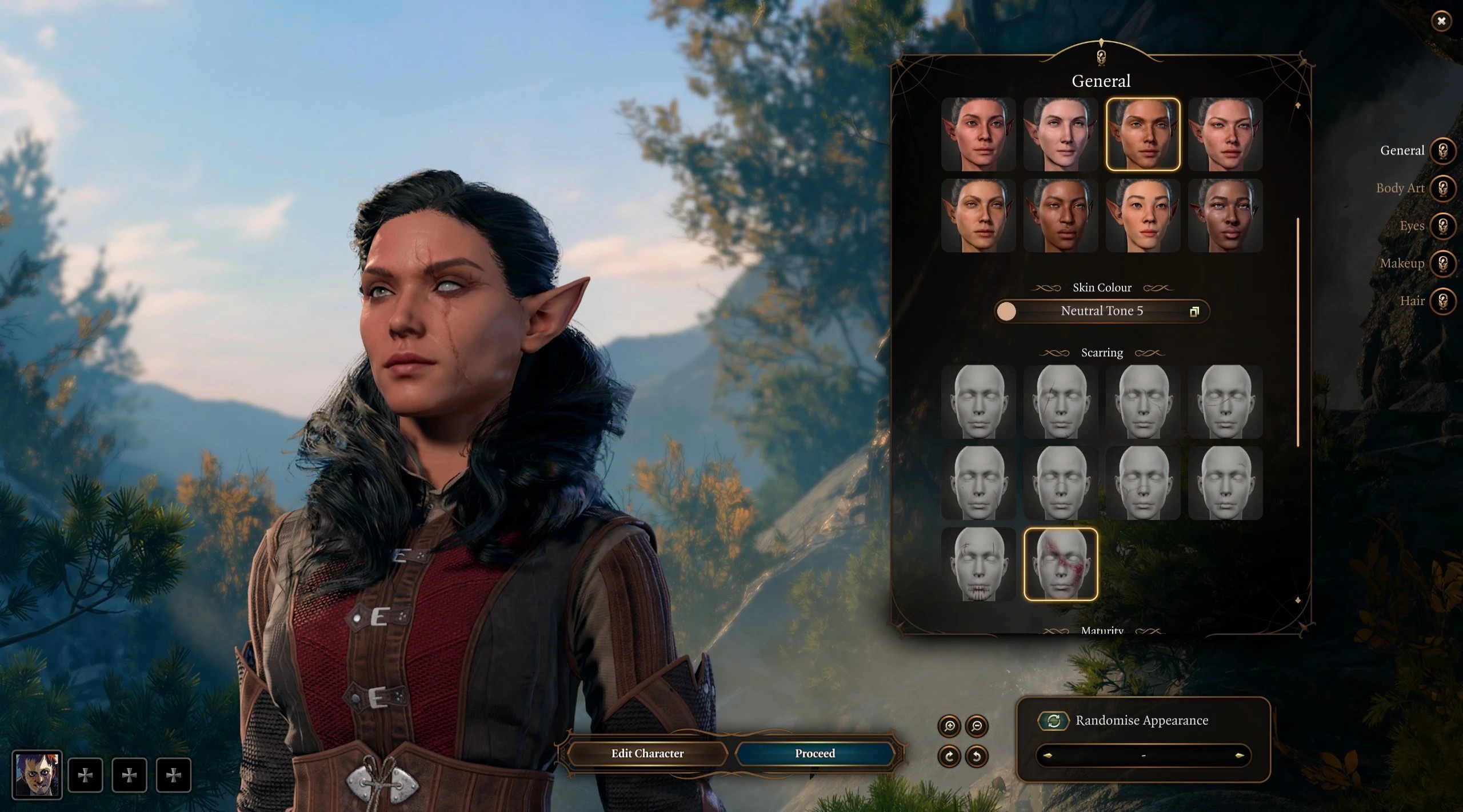Open the Eyes category
Viewport: 1463px width, 812px height.
pyautogui.click(x=1442, y=226)
